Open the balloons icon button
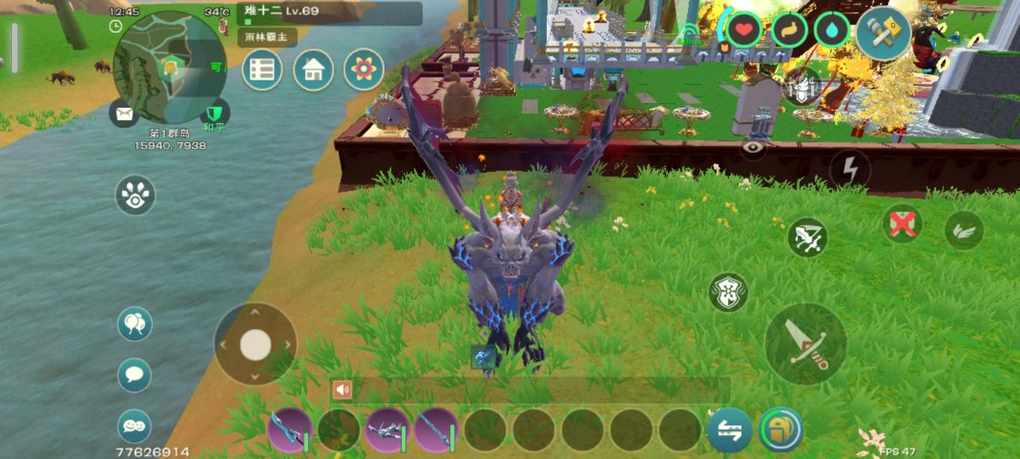The height and width of the screenshot is (459, 1020). coord(135,323)
